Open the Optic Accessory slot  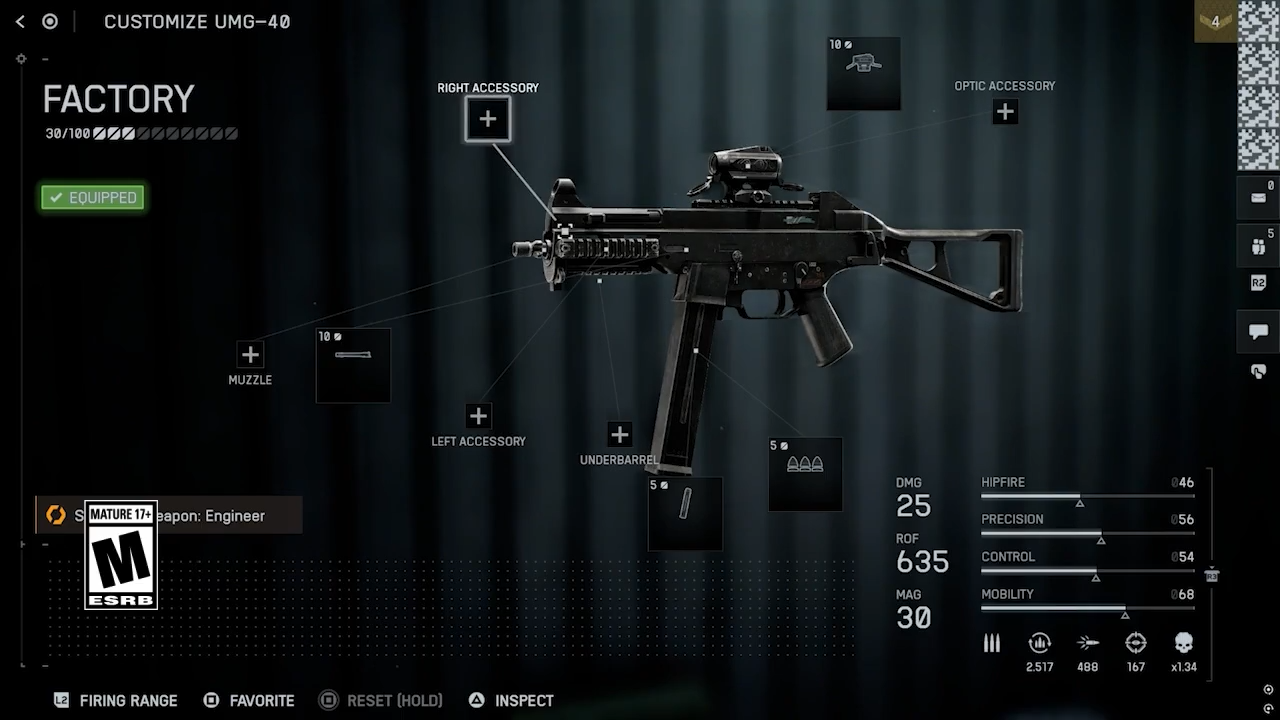point(1005,112)
